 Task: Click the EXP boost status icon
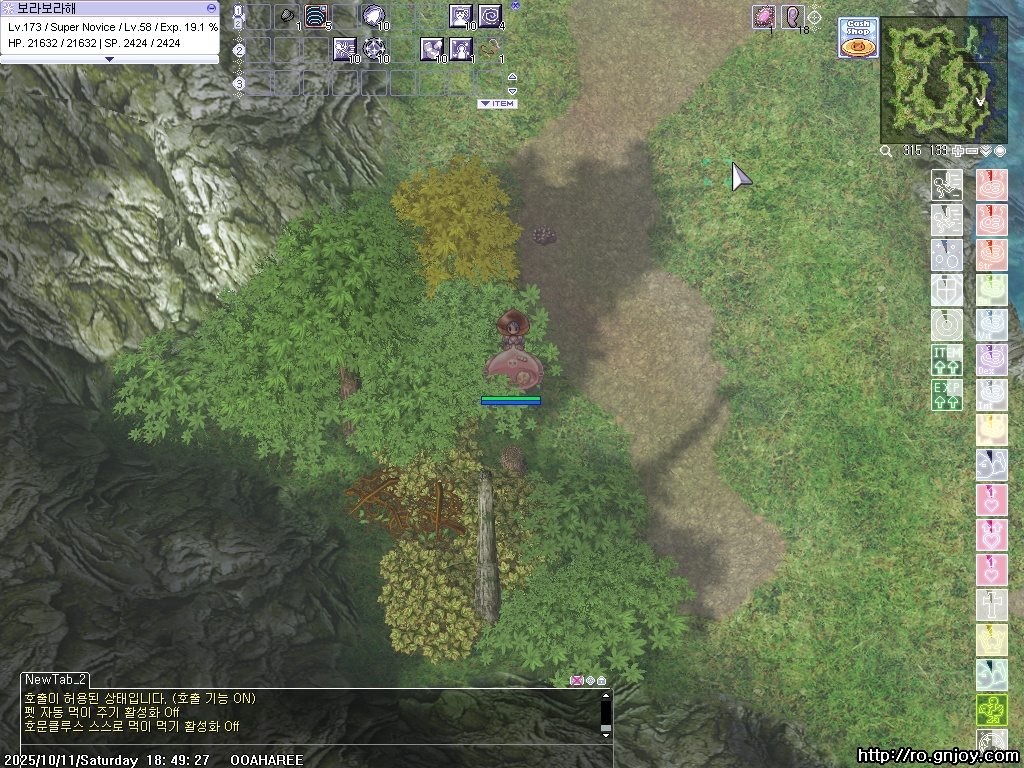tap(947, 394)
